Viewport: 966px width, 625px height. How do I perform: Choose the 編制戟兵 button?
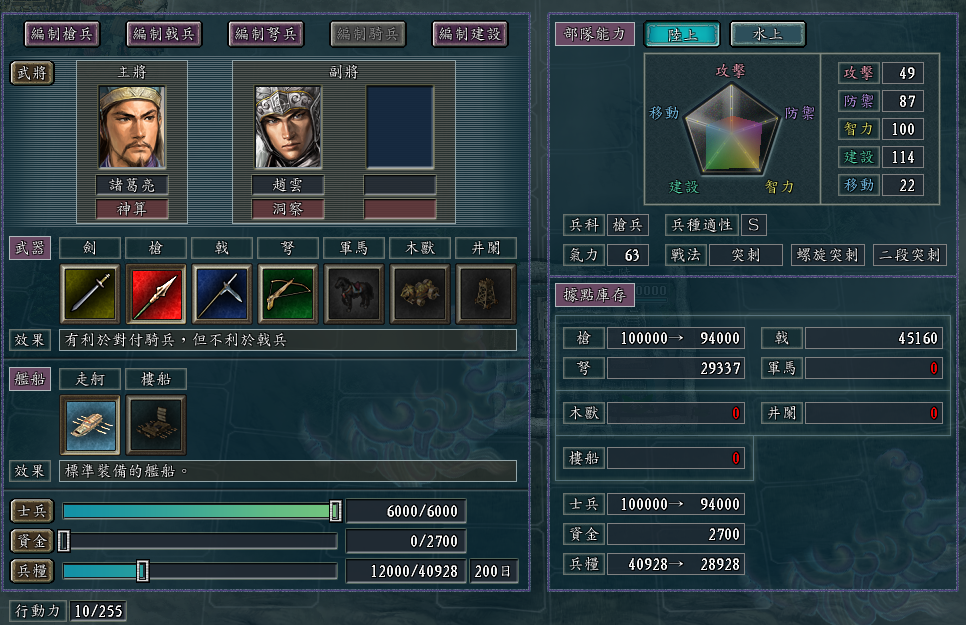[164, 34]
